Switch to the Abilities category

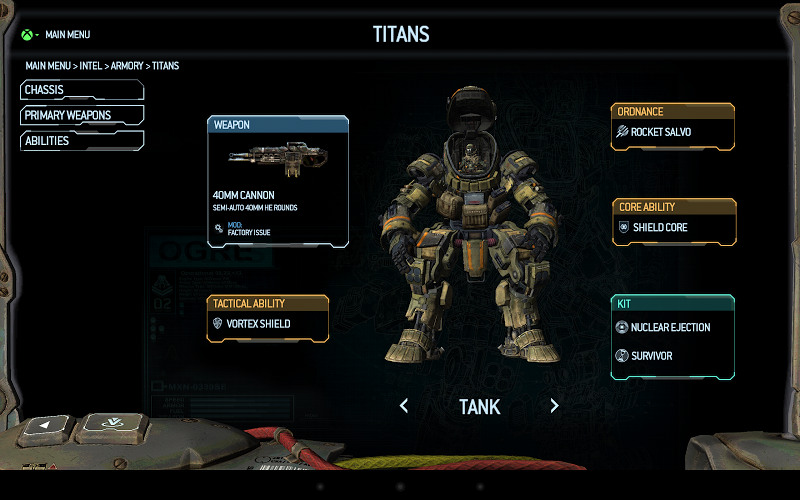tap(81, 141)
